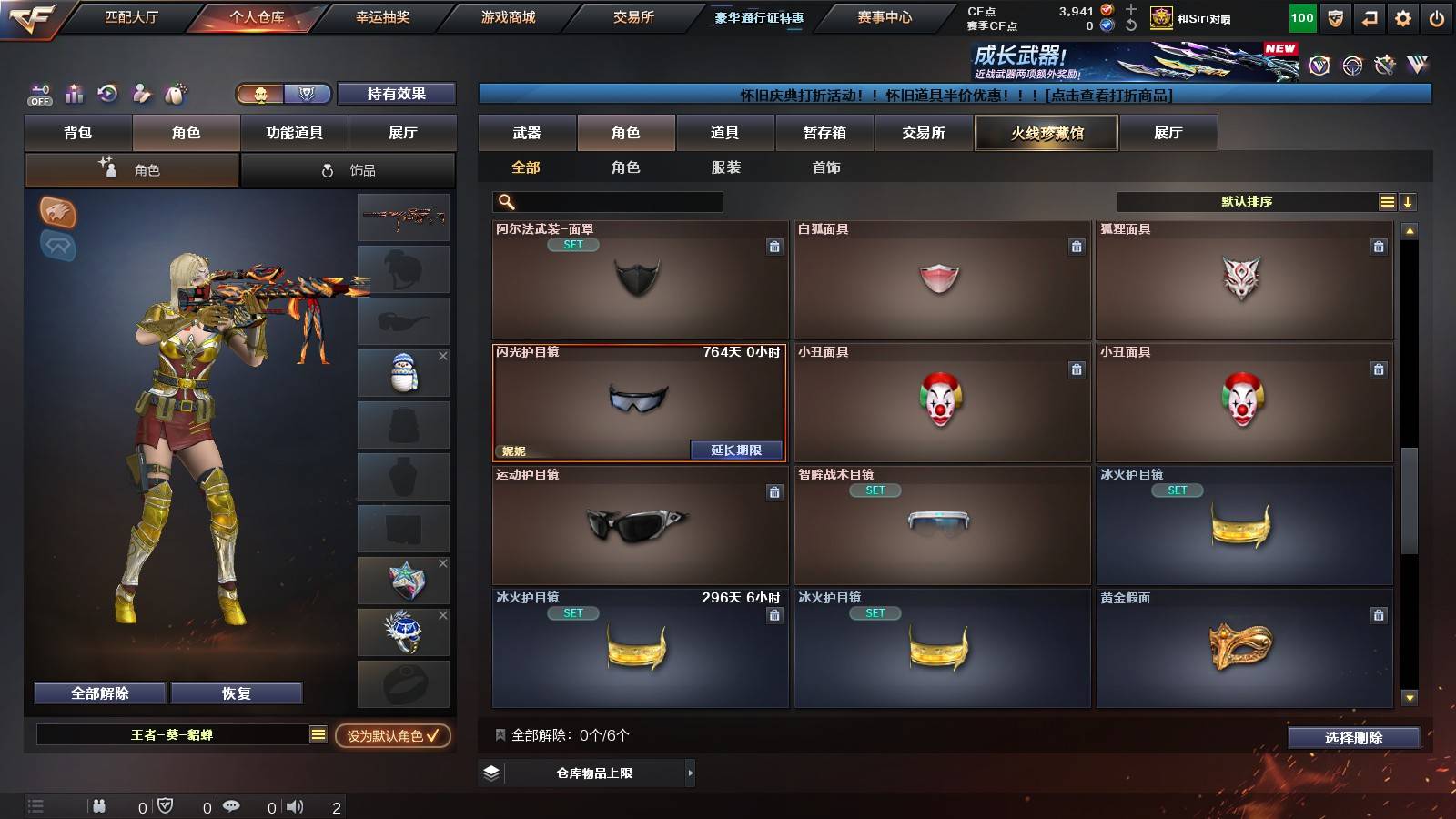Toggle the pet egg icon above inventory

point(175,94)
